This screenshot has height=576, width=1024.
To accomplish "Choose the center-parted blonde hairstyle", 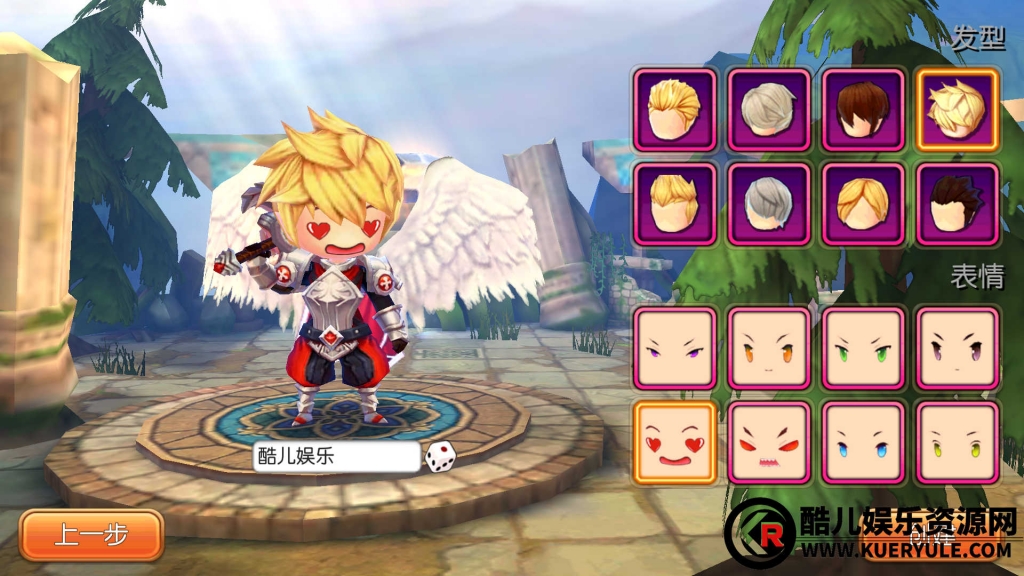I will [x=864, y=204].
